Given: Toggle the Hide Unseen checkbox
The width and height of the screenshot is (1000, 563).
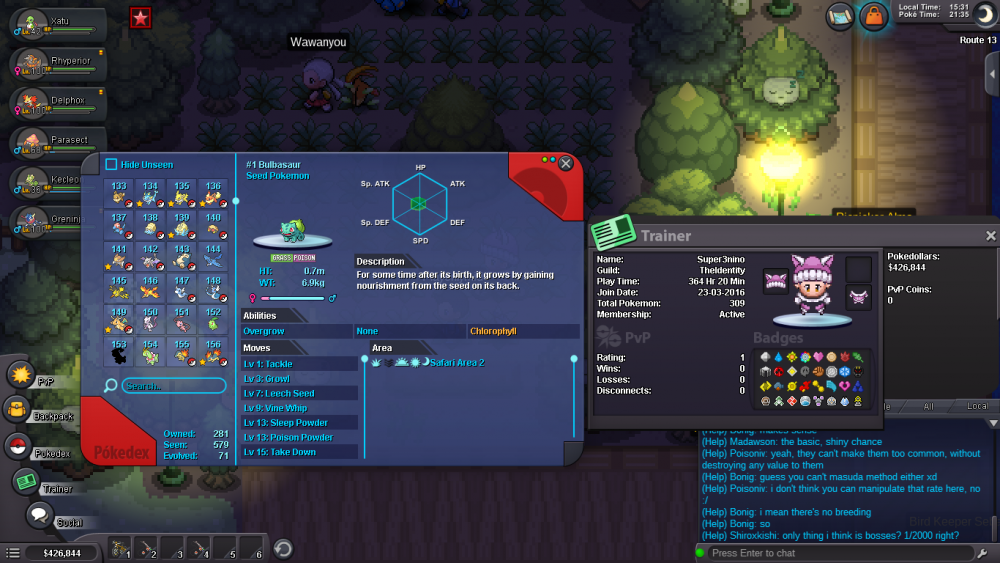Looking at the screenshot, I should point(112,165).
